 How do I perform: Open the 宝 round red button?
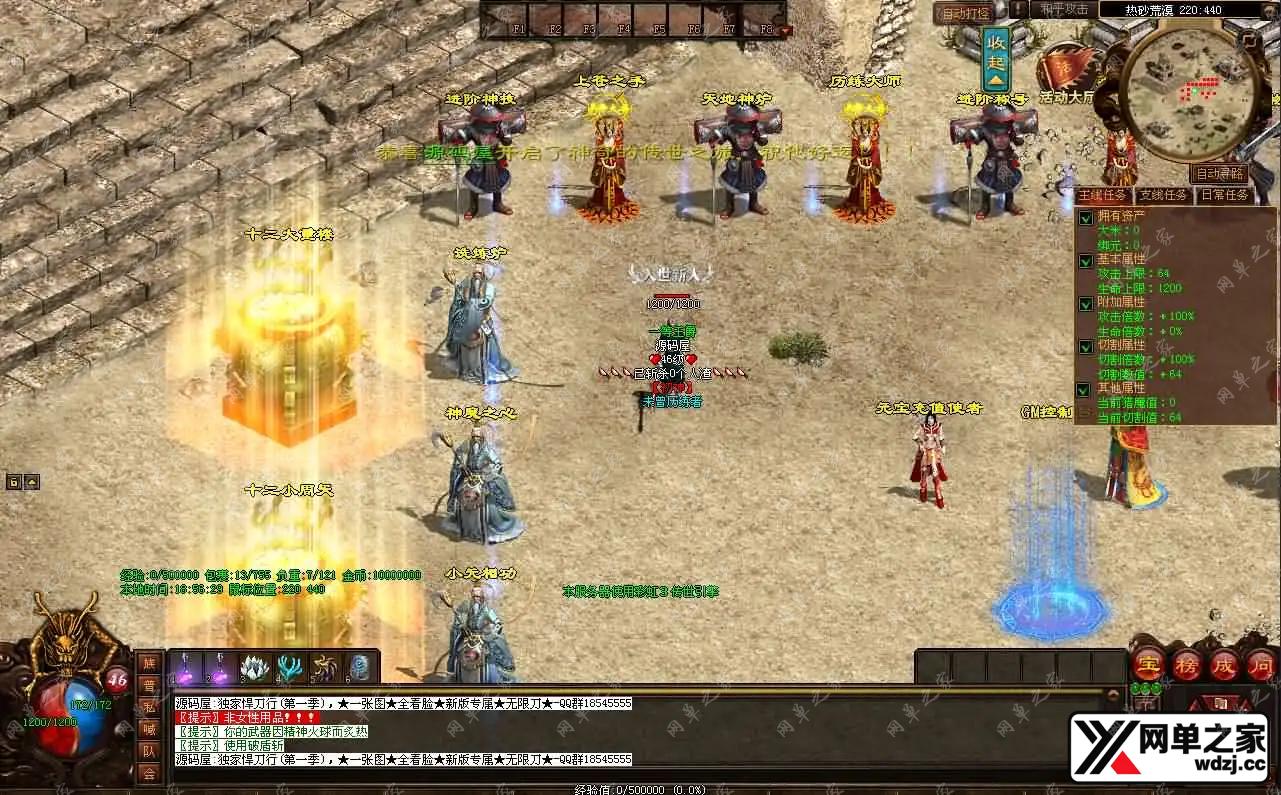pyautogui.click(x=1147, y=664)
